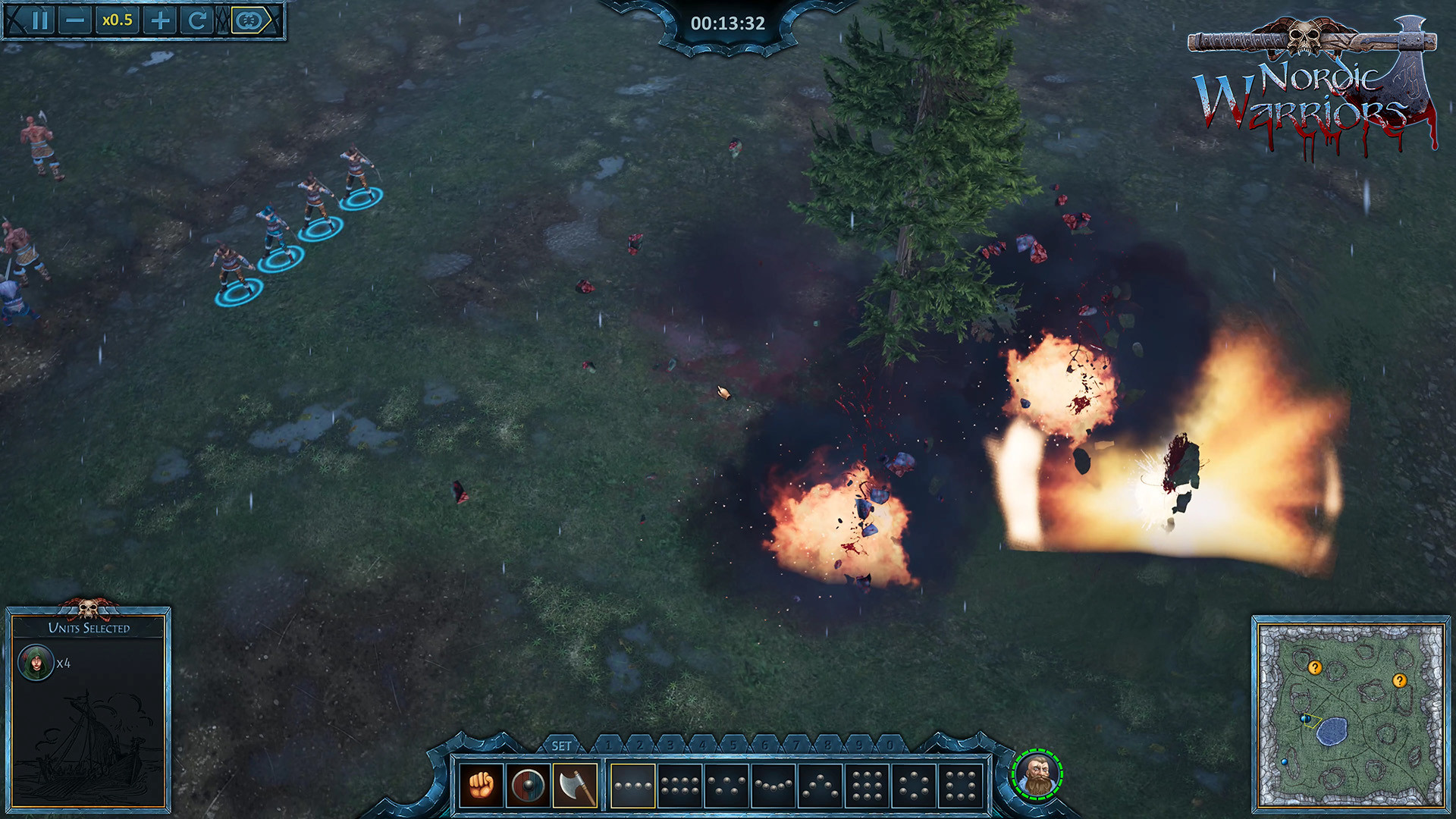Click the right-side question mark minimap marker
1456x819 pixels.
(x=1400, y=681)
